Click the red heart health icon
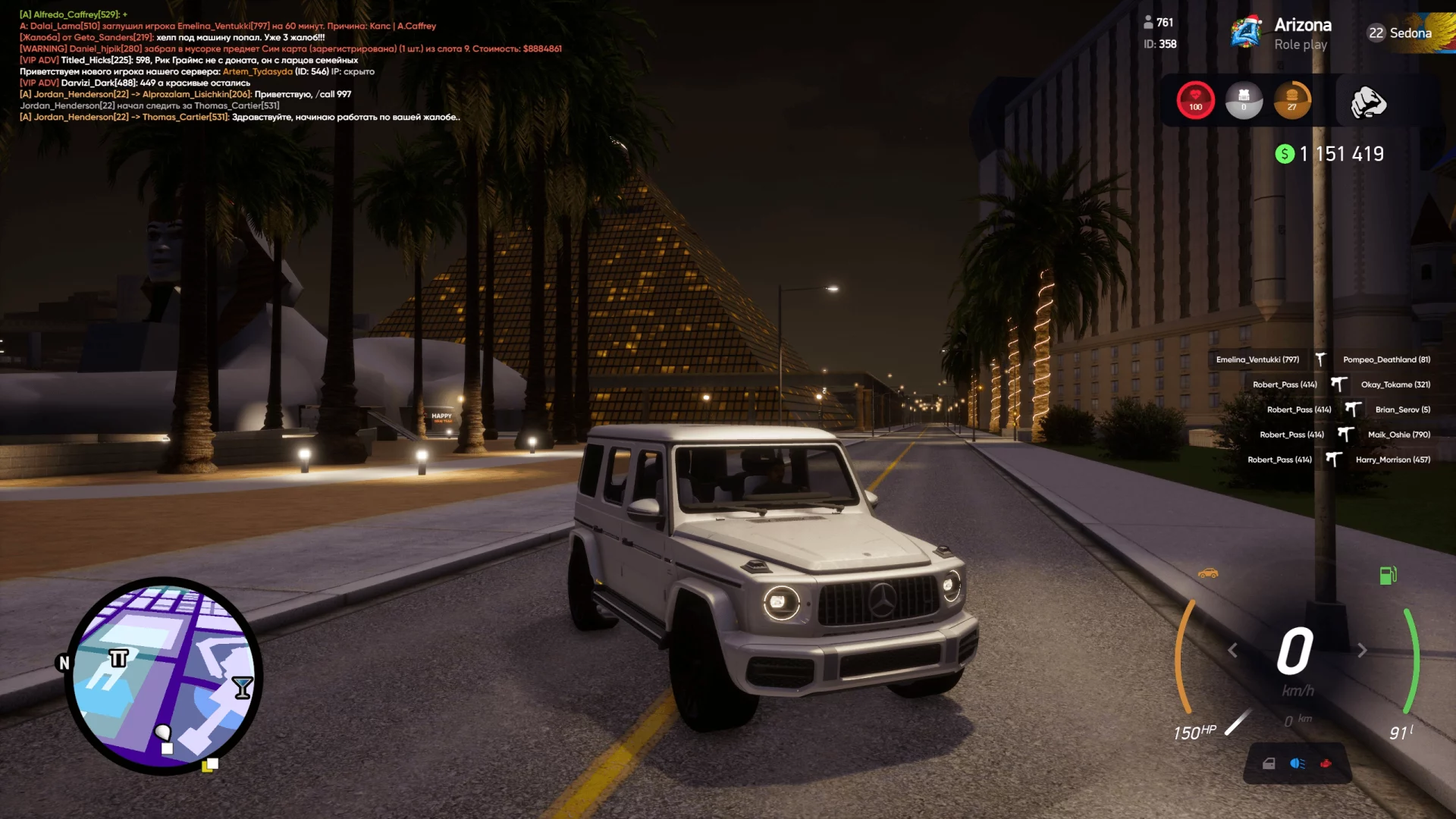The height and width of the screenshot is (819, 1456). (1196, 99)
